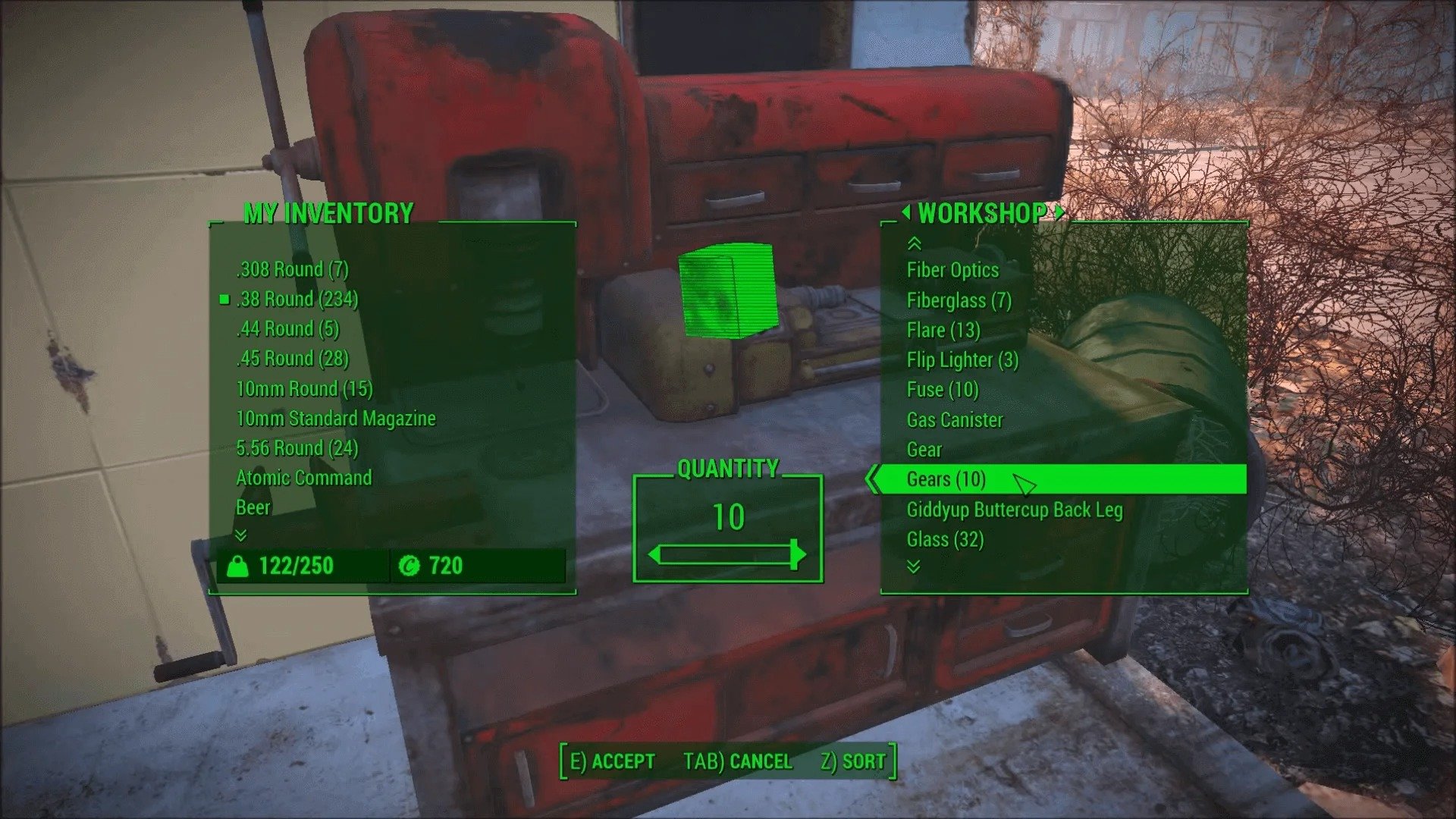
Task: Accept the quantity transfer
Action: [612, 761]
